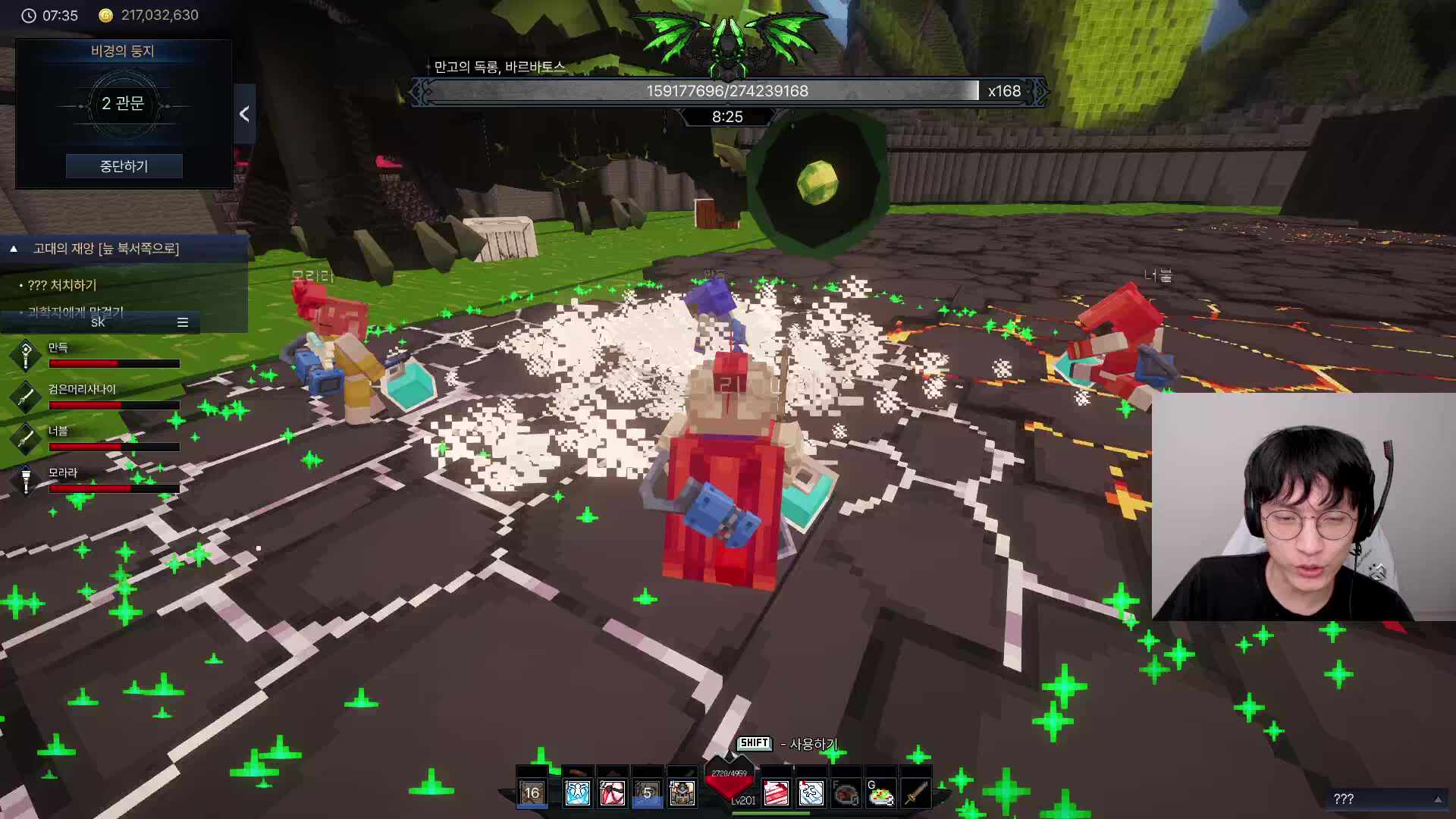Open the ??? 처치하기 quest objective

click(62, 285)
